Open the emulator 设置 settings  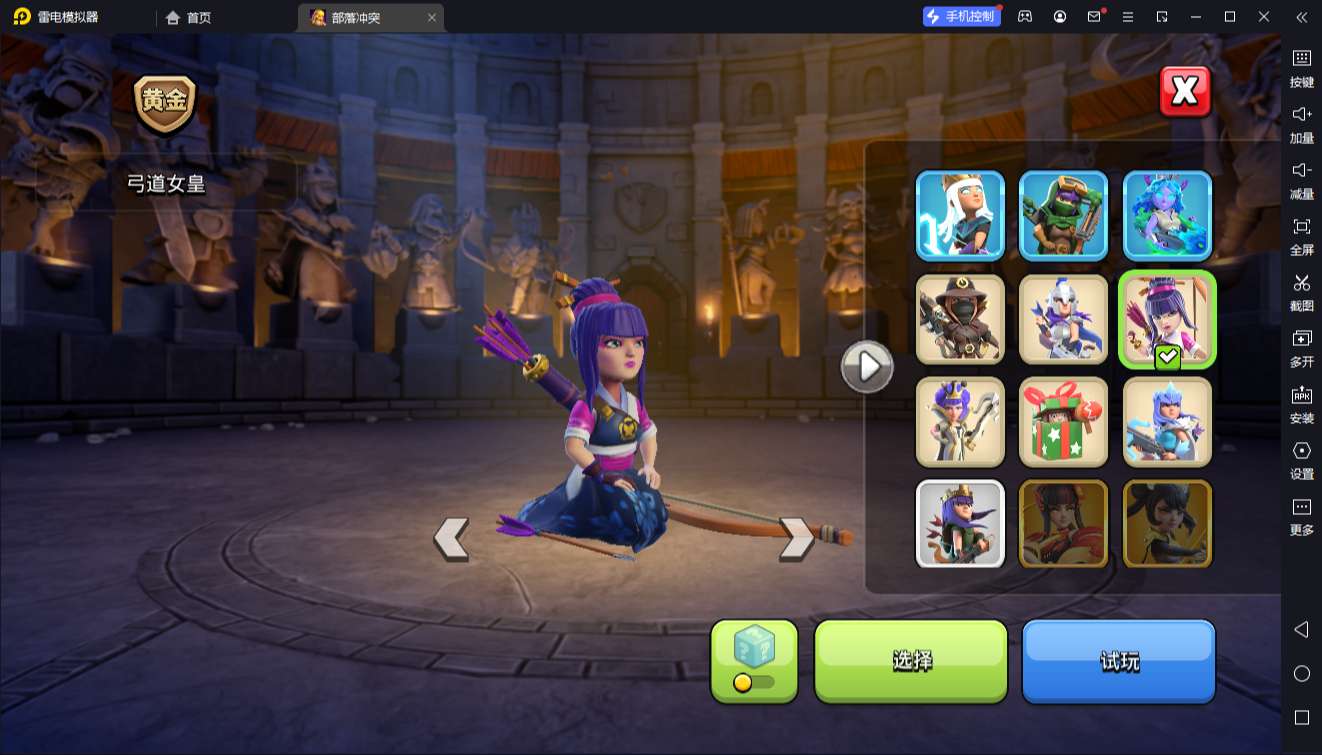click(x=1301, y=458)
